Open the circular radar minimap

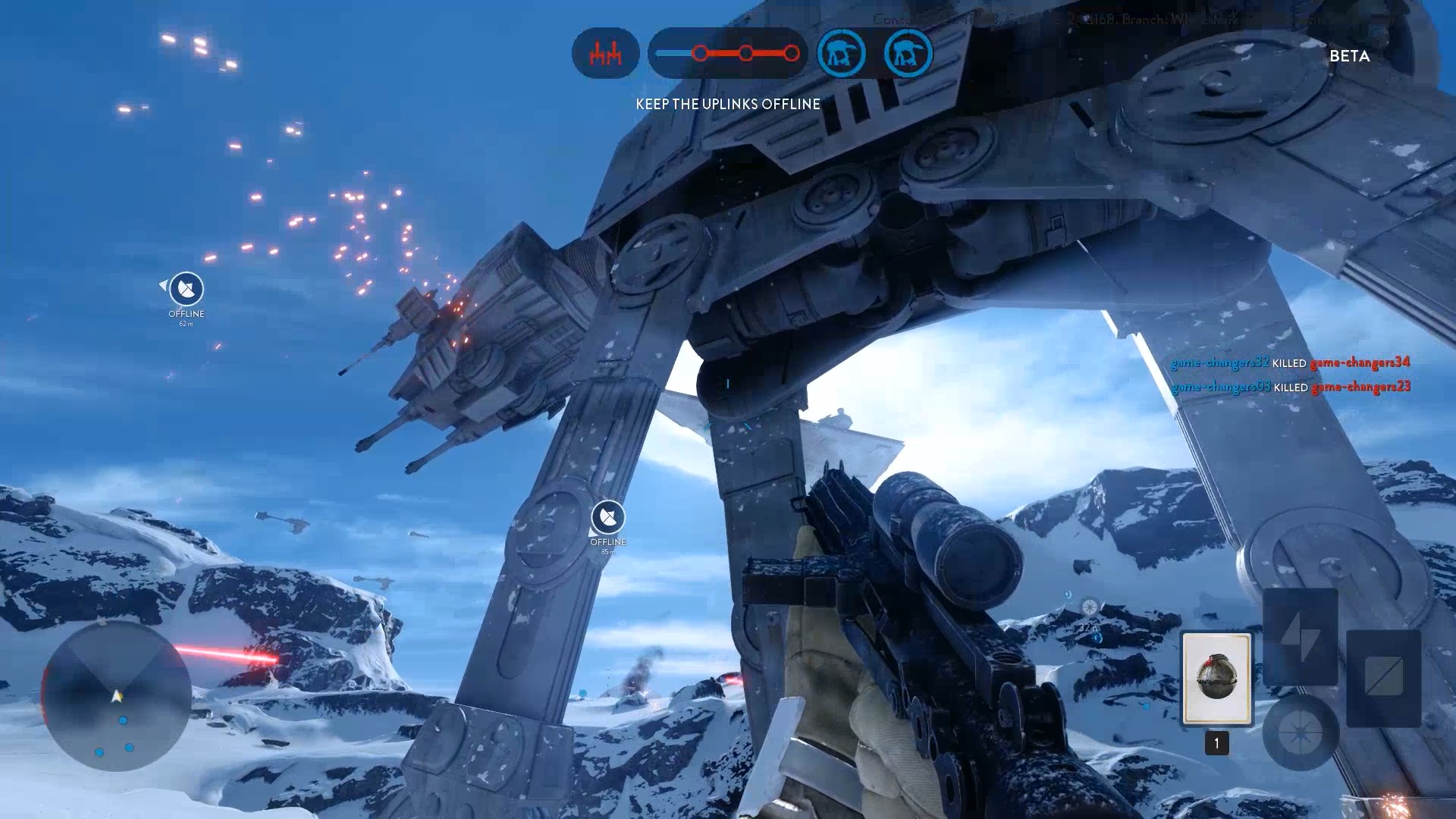116,696
